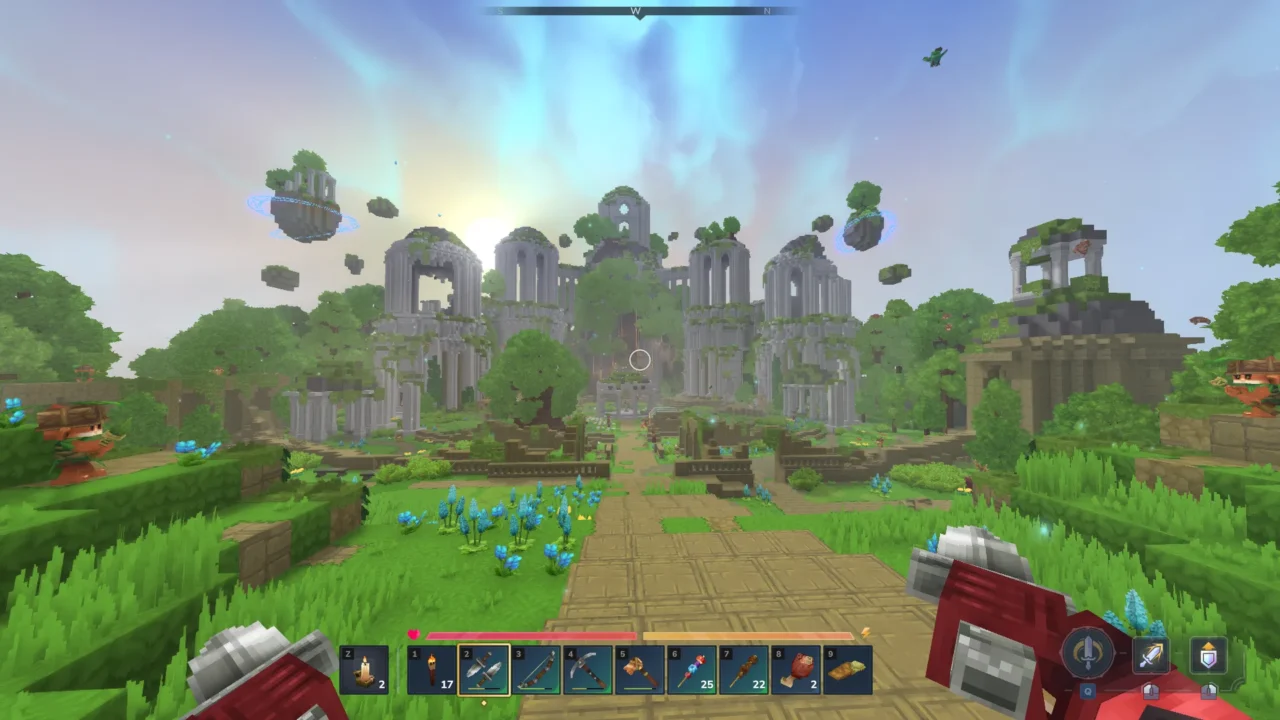Select the hatchet in slot 5

pyautogui.click(x=640, y=669)
